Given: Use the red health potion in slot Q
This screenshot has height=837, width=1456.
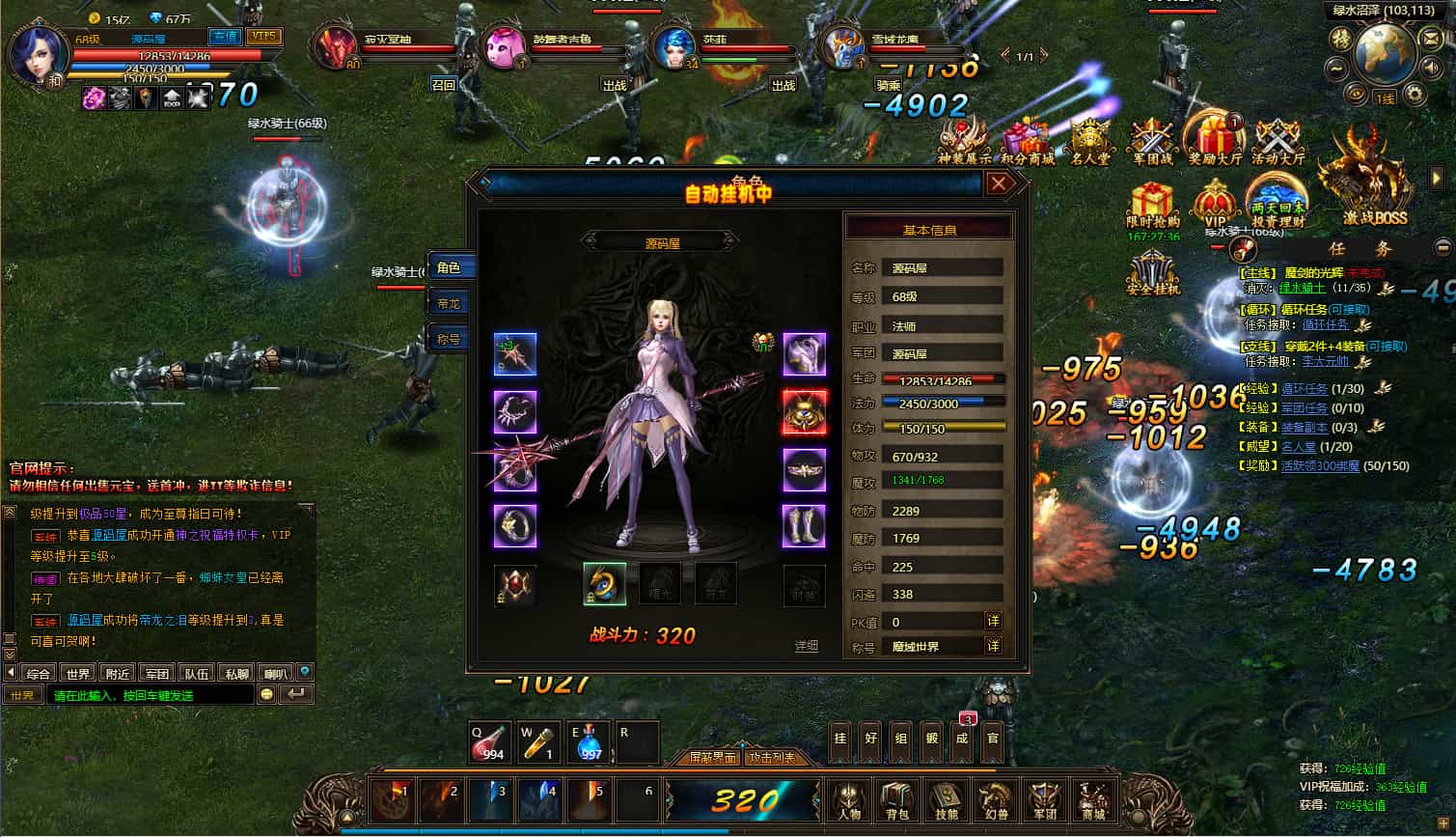Looking at the screenshot, I should click(x=490, y=741).
